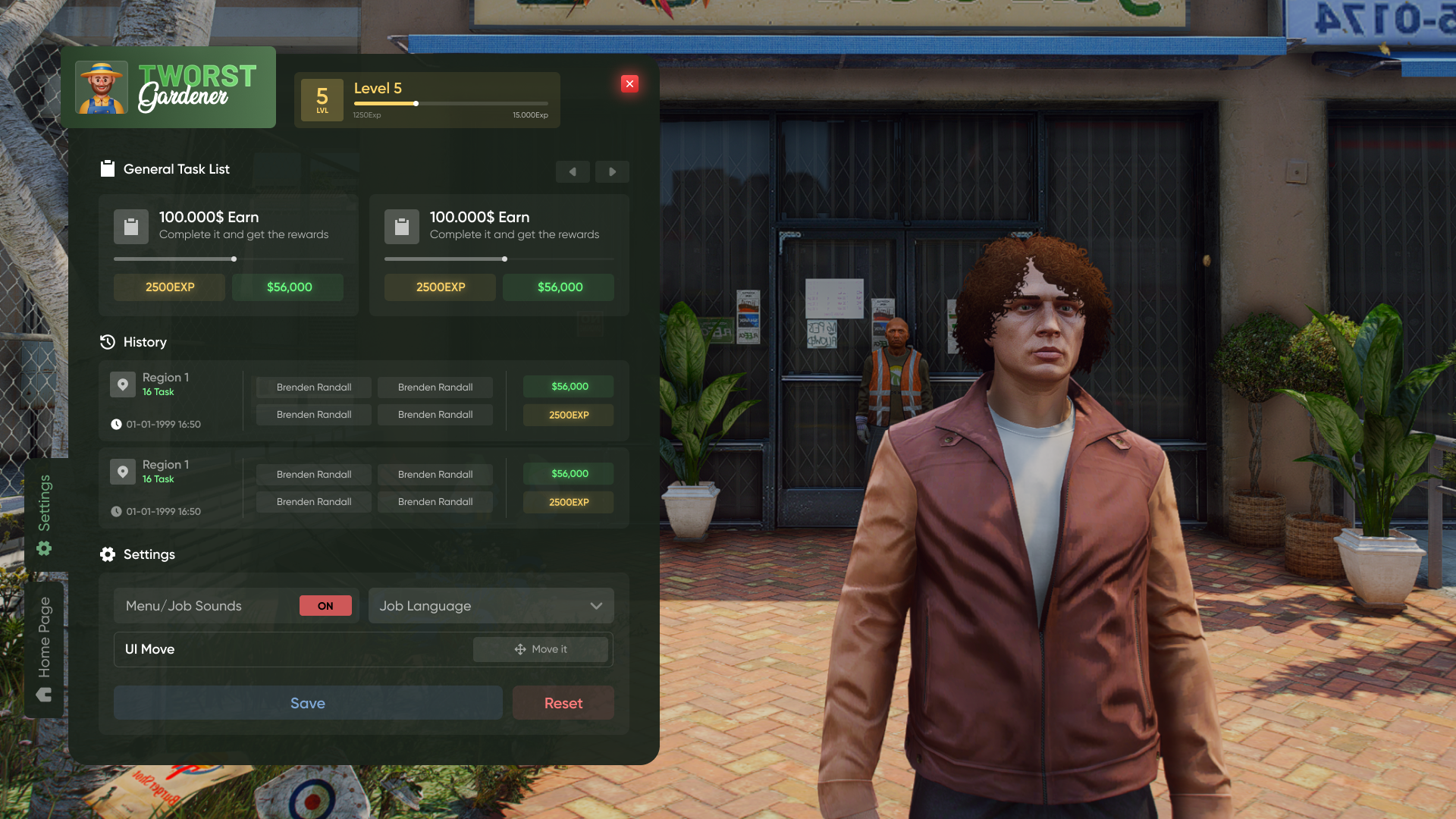Screen dimensions: 1456x819
Task: Select the 2500EXP reward chip
Action: 169,287
